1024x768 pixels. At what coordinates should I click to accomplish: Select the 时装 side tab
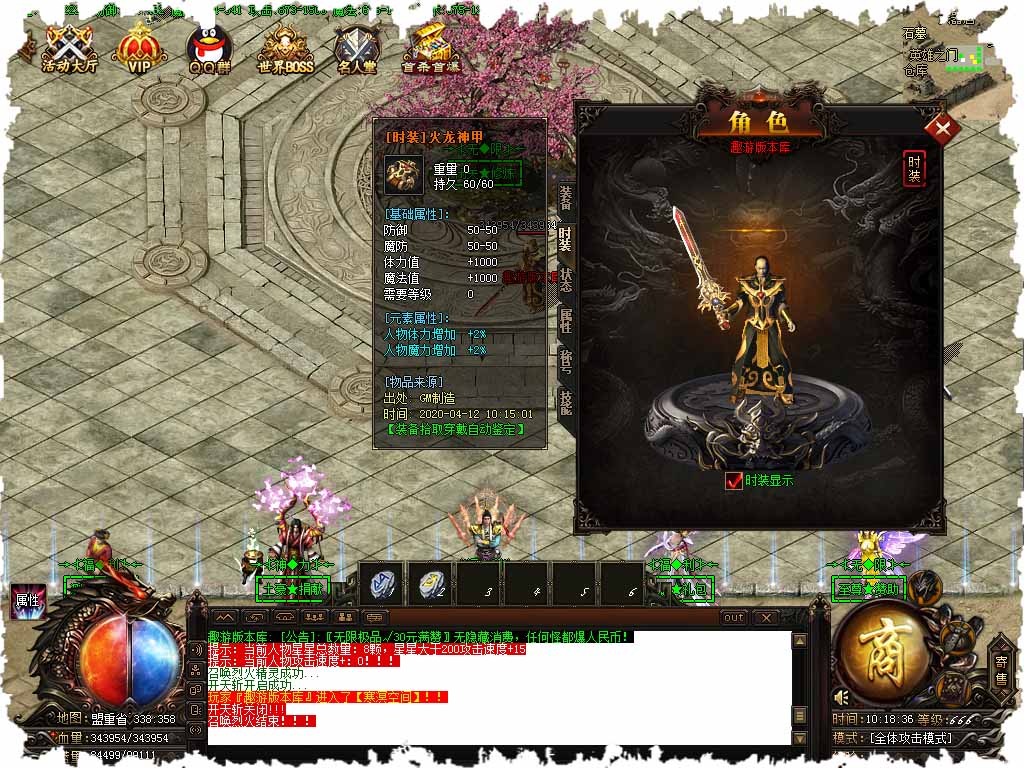point(566,240)
